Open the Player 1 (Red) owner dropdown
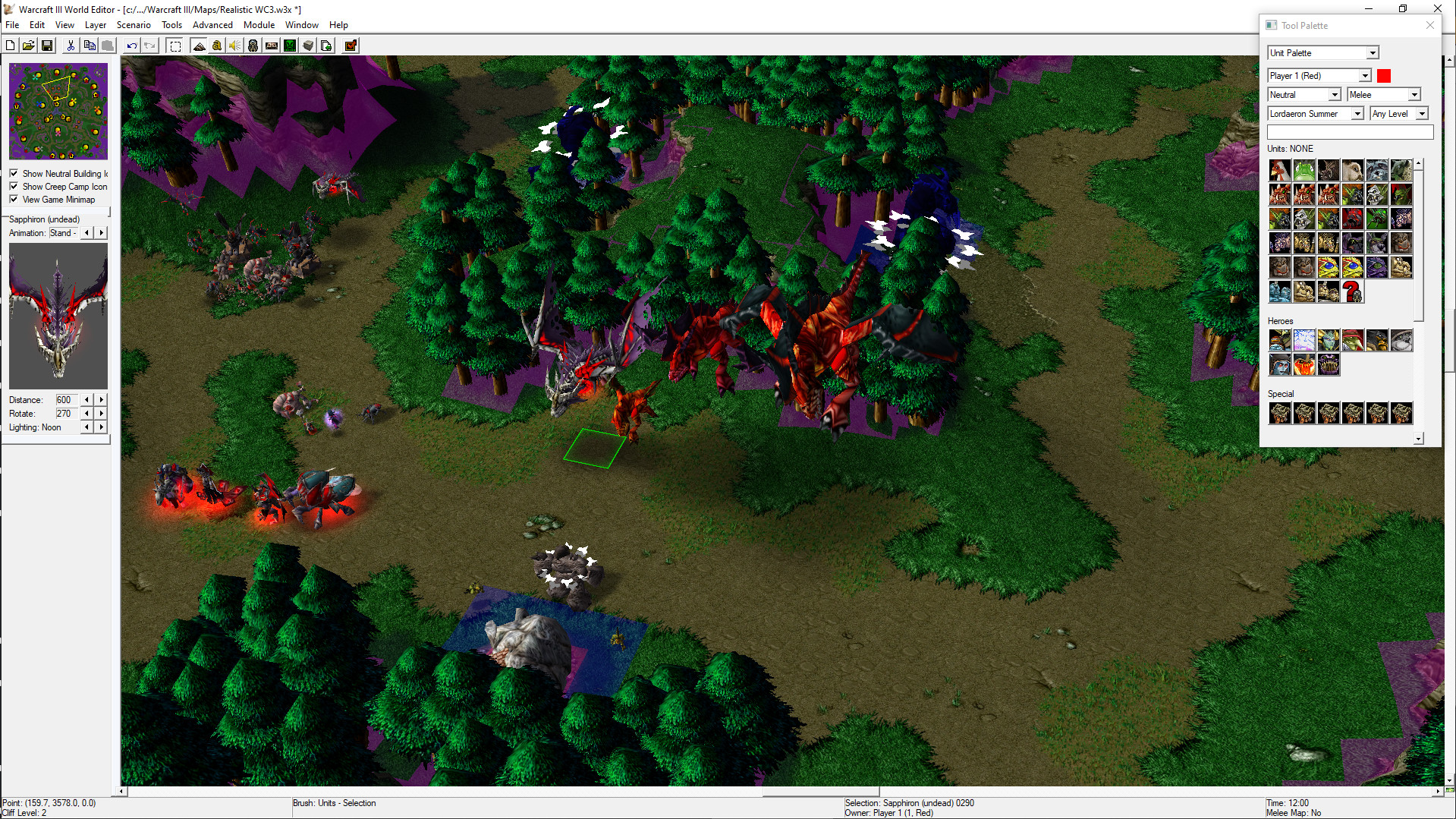The height and width of the screenshot is (819, 1456). [1363, 76]
